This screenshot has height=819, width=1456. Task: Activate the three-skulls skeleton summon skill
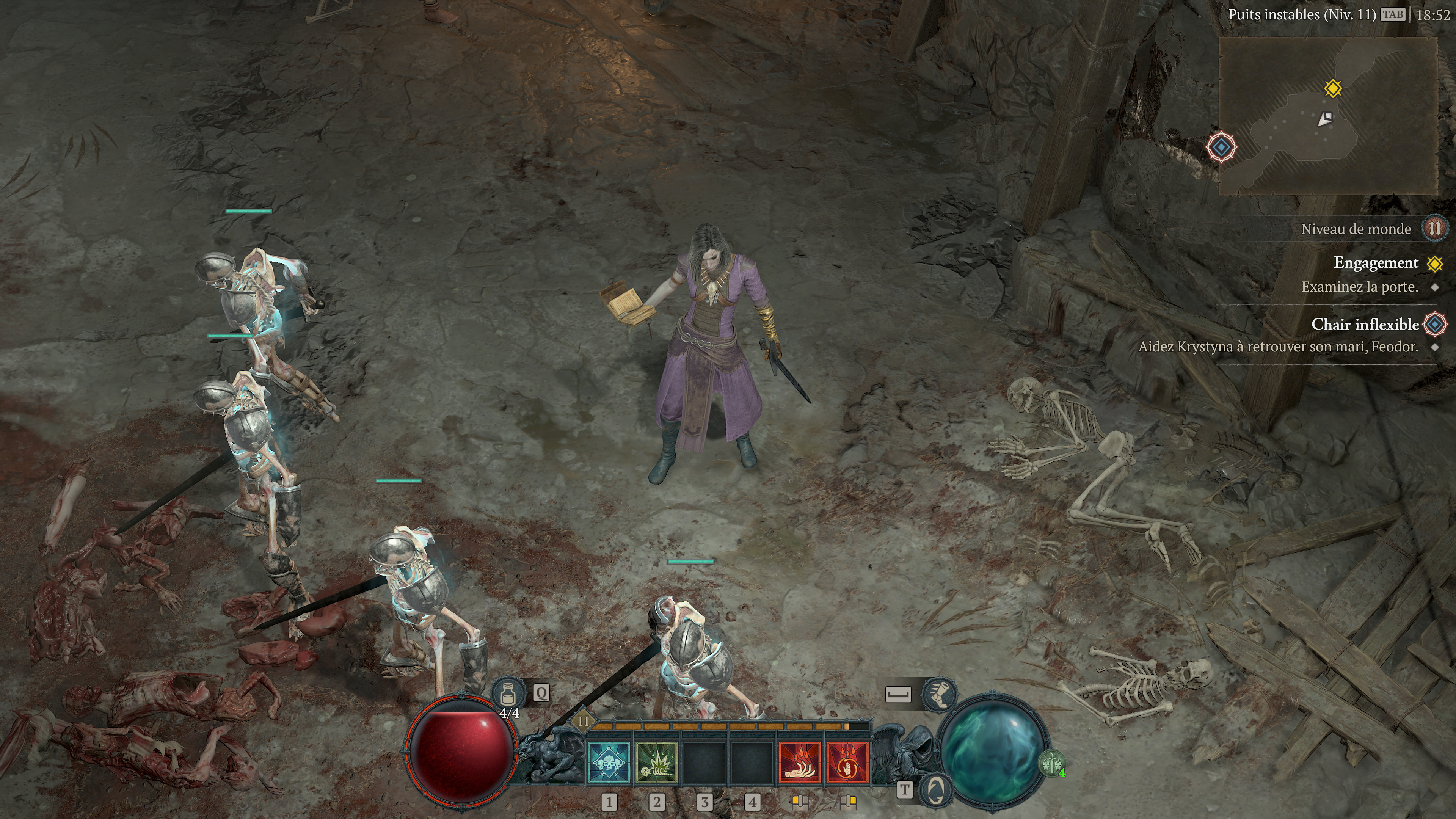click(609, 763)
